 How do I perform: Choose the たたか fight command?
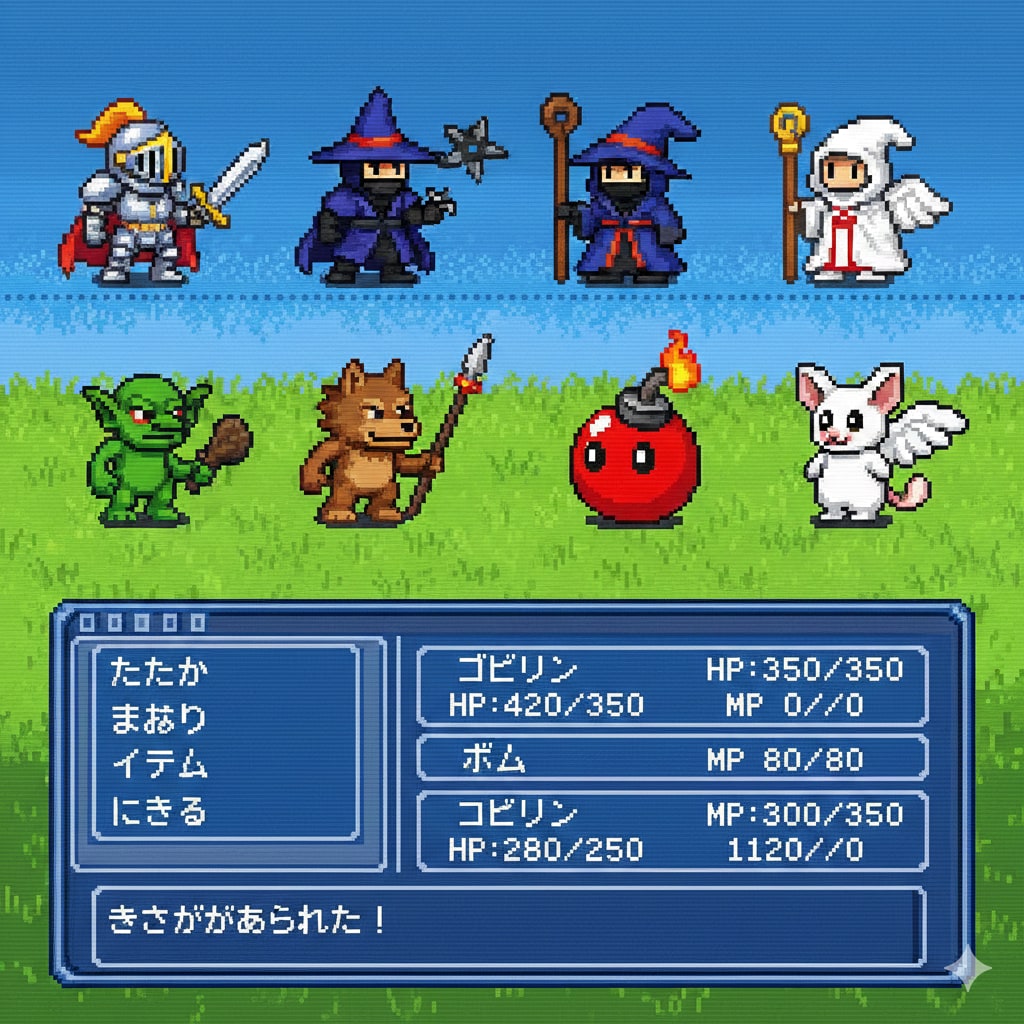point(159,673)
